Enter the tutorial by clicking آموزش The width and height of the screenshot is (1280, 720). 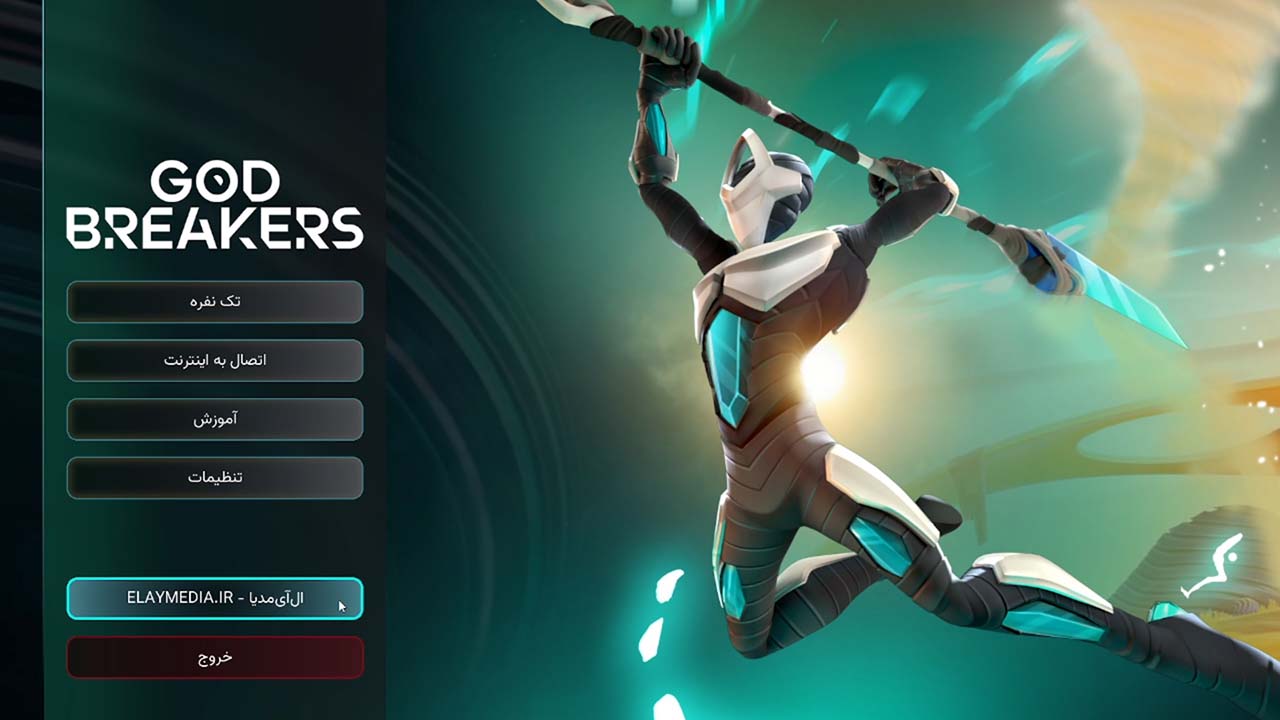pyautogui.click(x=214, y=419)
